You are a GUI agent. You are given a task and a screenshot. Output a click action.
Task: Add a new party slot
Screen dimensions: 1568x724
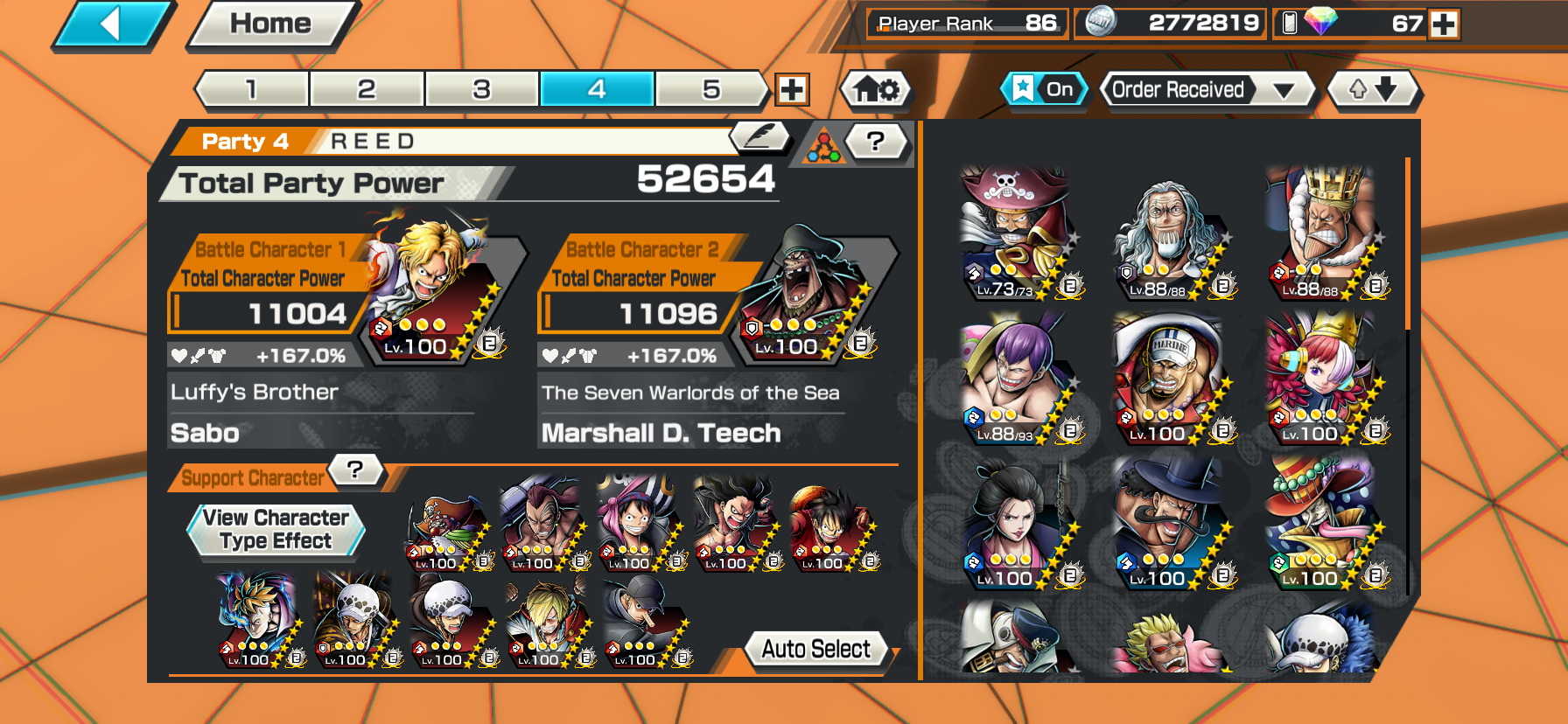point(792,89)
